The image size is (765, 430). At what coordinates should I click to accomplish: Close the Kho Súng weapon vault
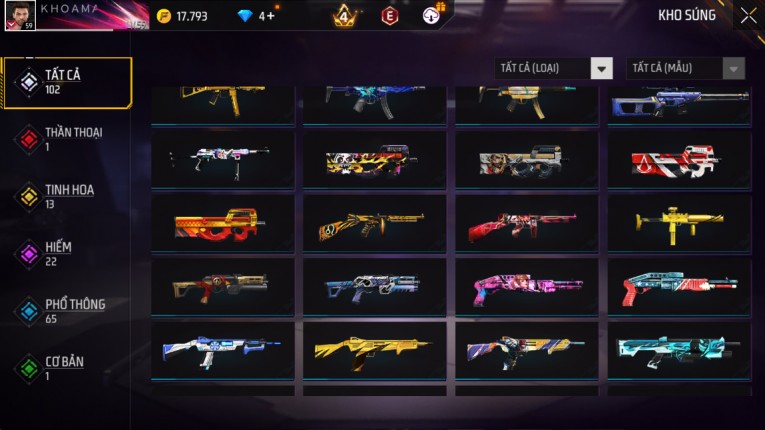click(x=748, y=16)
